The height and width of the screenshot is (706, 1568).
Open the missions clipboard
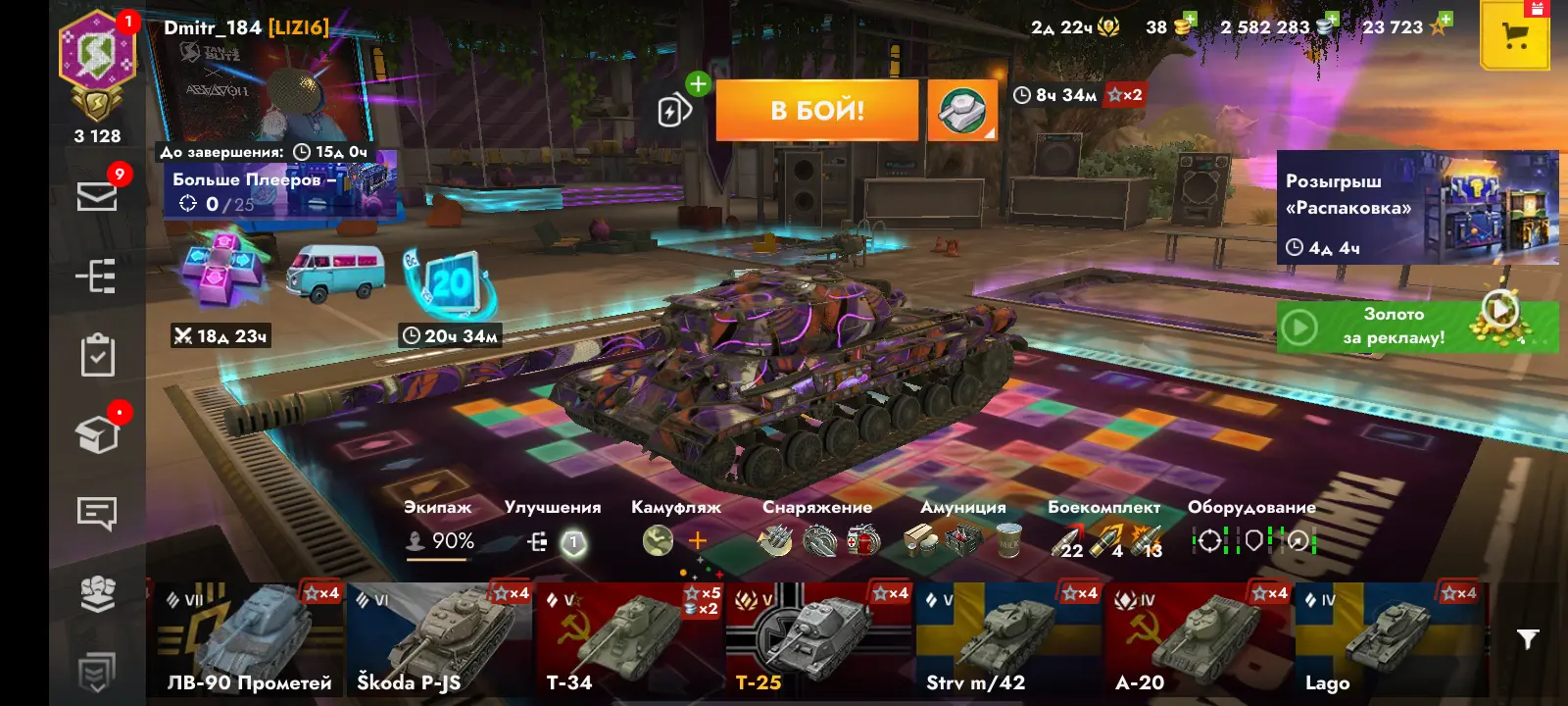click(x=97, y=356)
